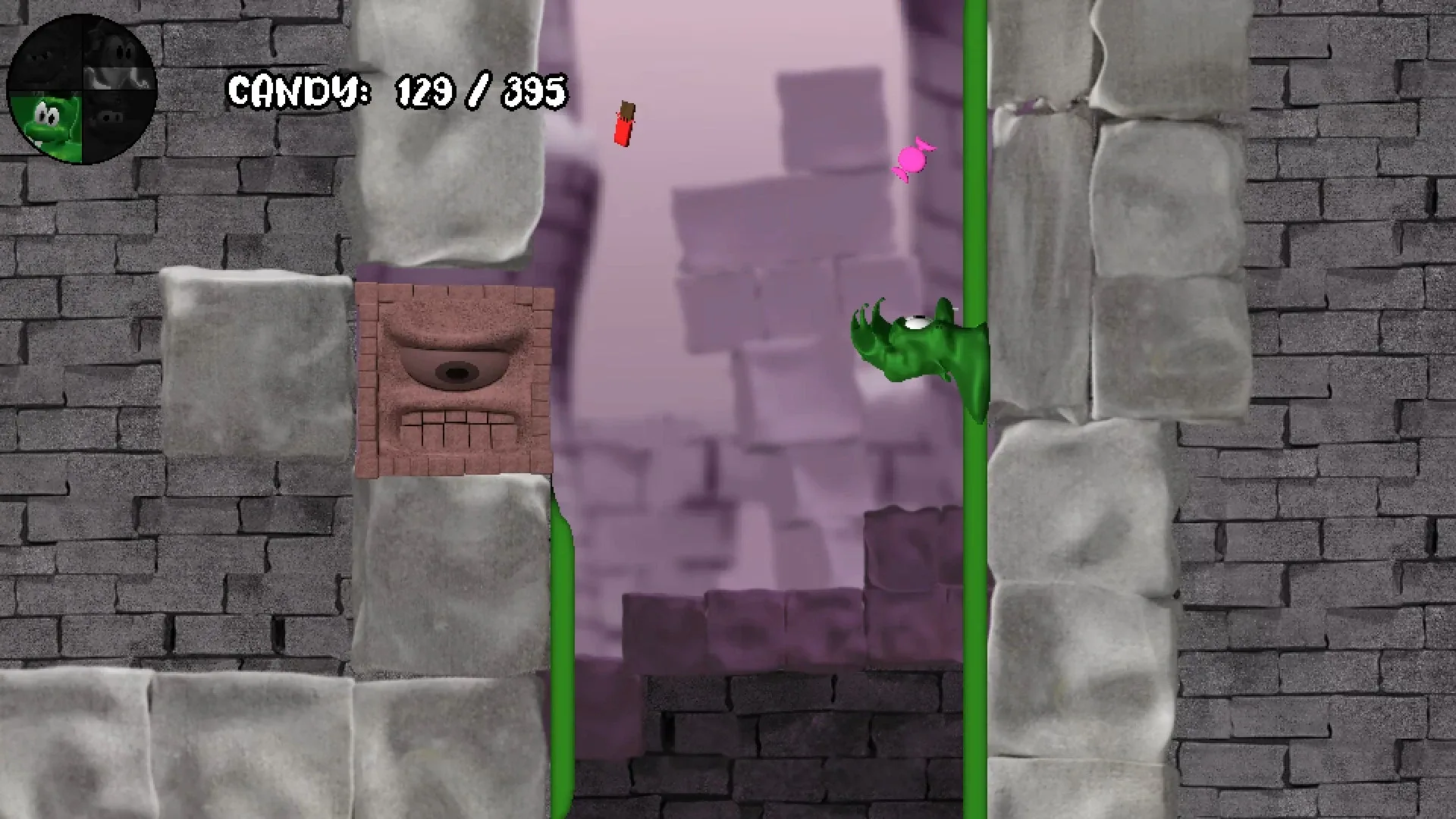This screenshot has height=819, width=1456.
Task: Toggle the active character in the HUD circle
Action: [x=83, y=83]
